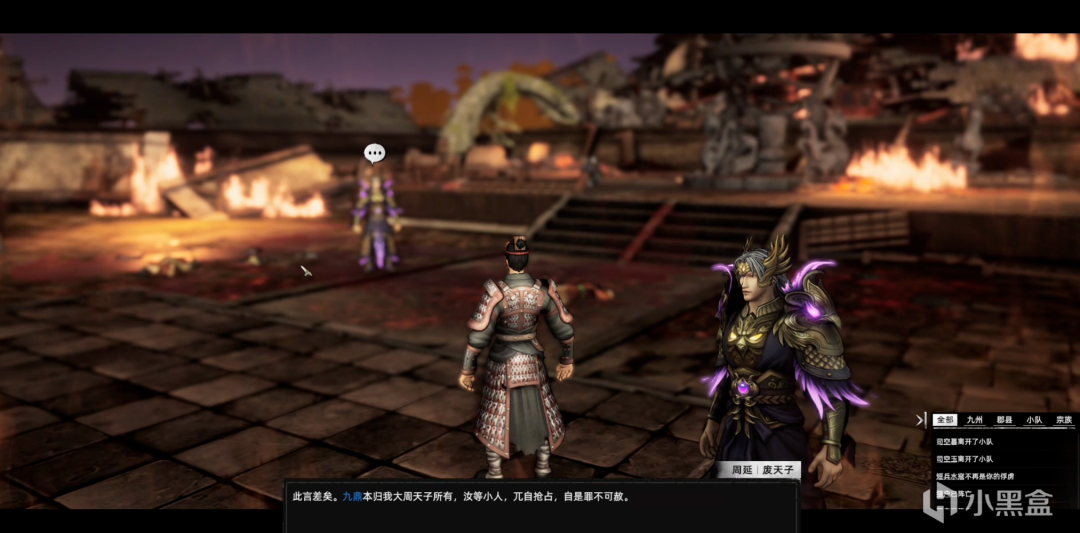
Task: Open the 九州 chat channel tab
Action: (975, 420)
